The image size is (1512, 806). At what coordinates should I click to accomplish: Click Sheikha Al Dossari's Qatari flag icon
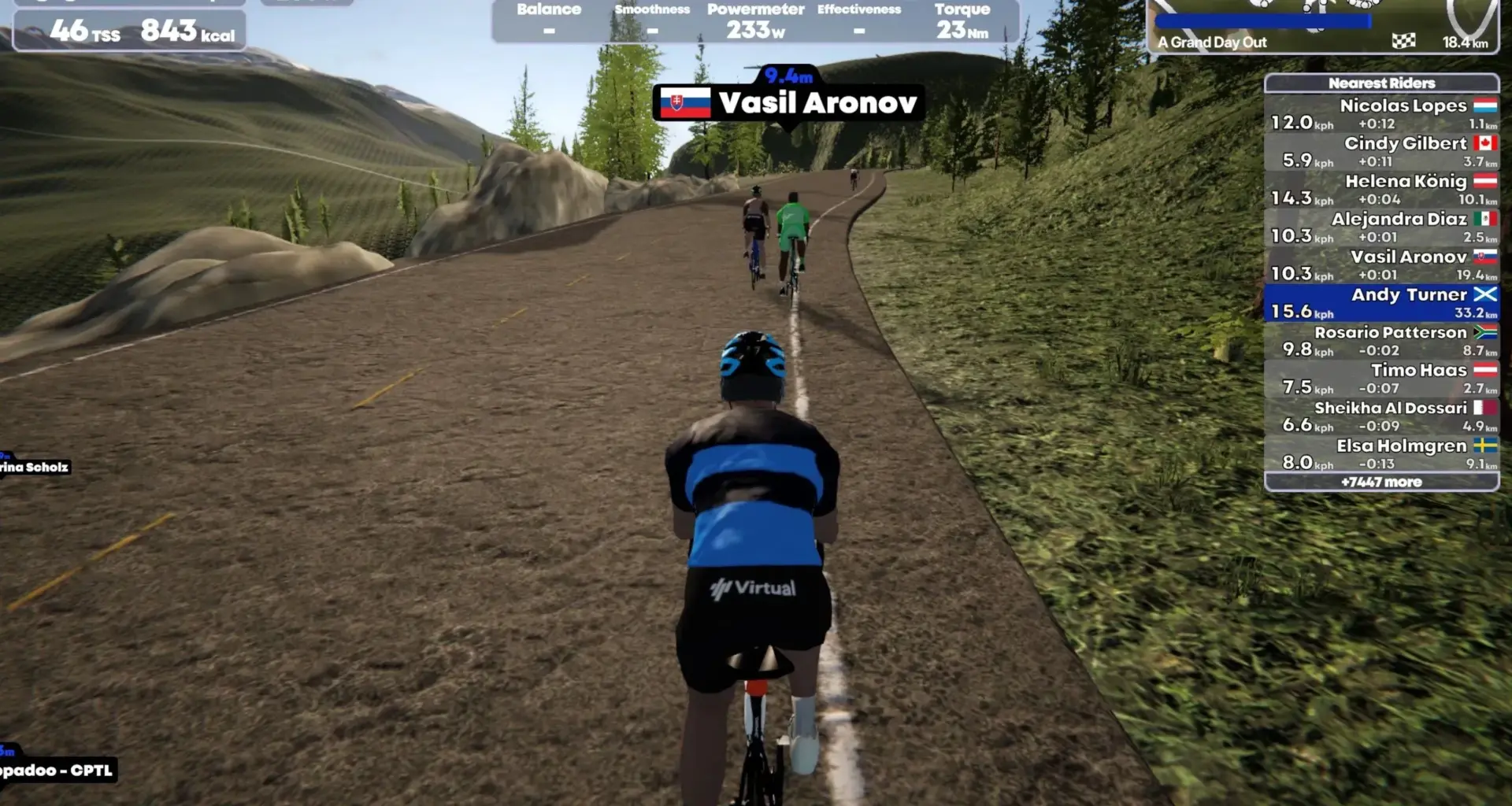point(1484,408)
